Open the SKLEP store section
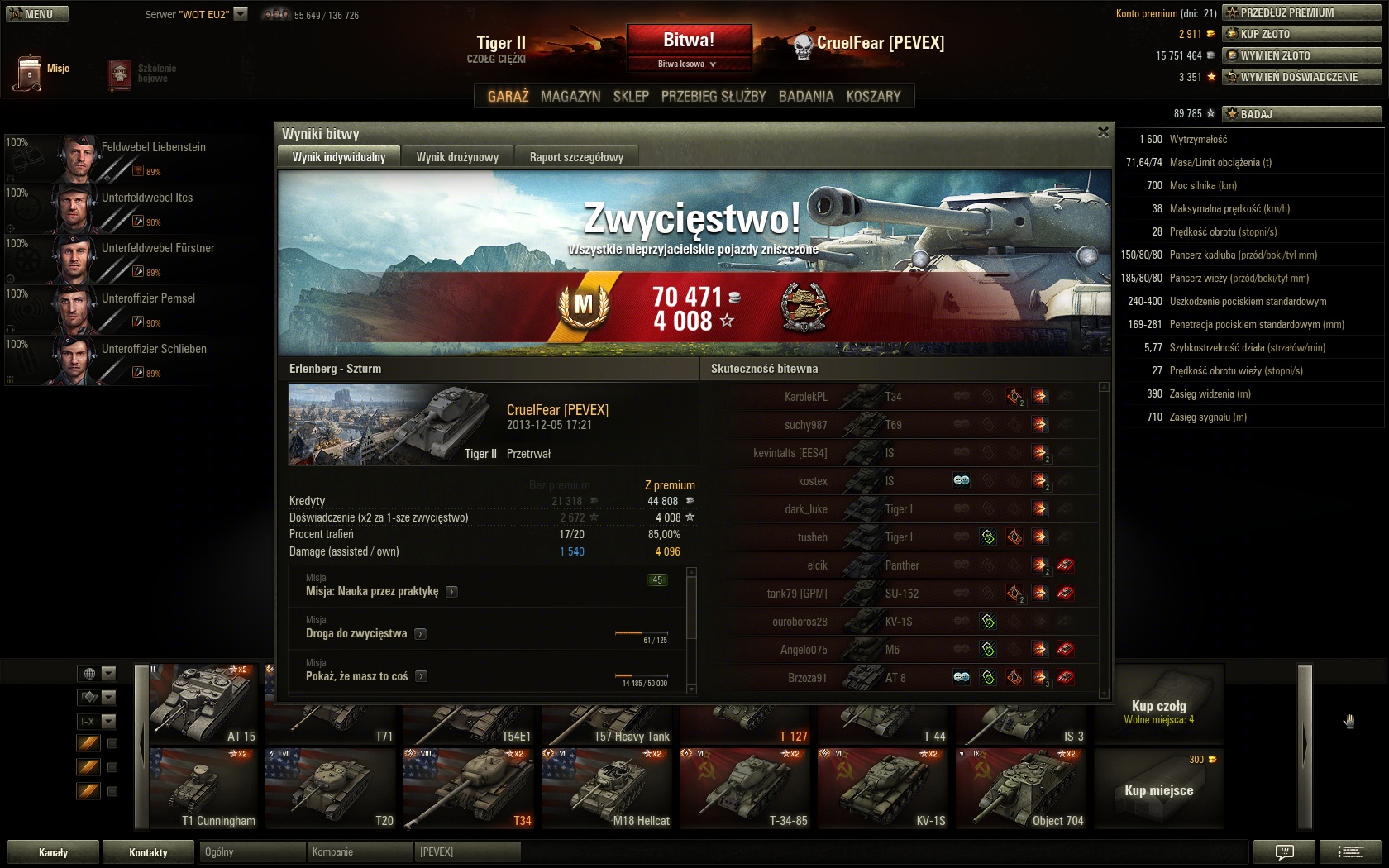This screenshot has height=868, width=1389. pos(631,96)
